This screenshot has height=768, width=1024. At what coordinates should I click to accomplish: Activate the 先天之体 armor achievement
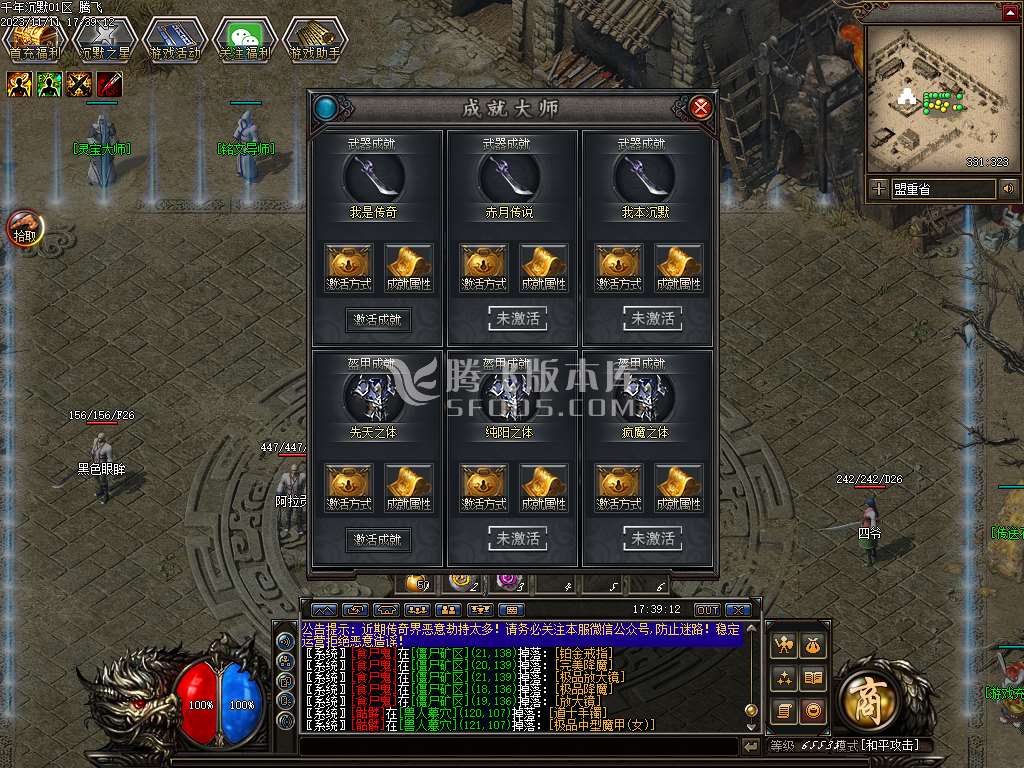pos(378,540)
